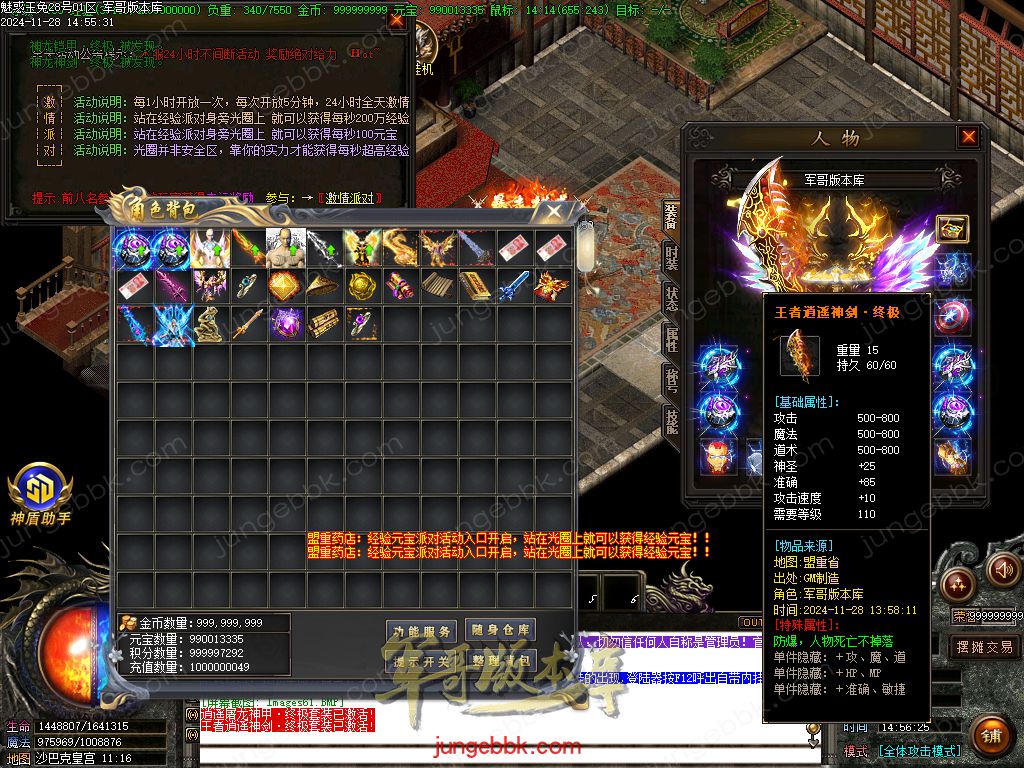
Task: Close the 人物 character panel
Action: (968, 137)
